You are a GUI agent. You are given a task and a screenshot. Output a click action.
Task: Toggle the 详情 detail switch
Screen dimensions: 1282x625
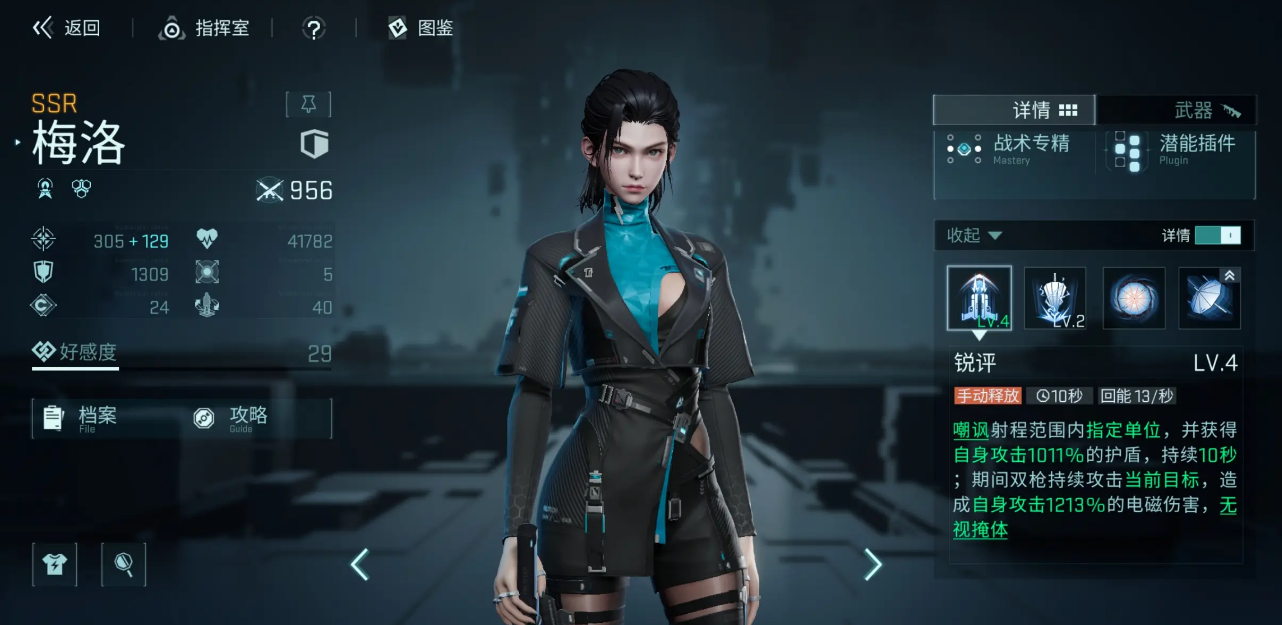pyautogui.click(x=1217, y=235)
